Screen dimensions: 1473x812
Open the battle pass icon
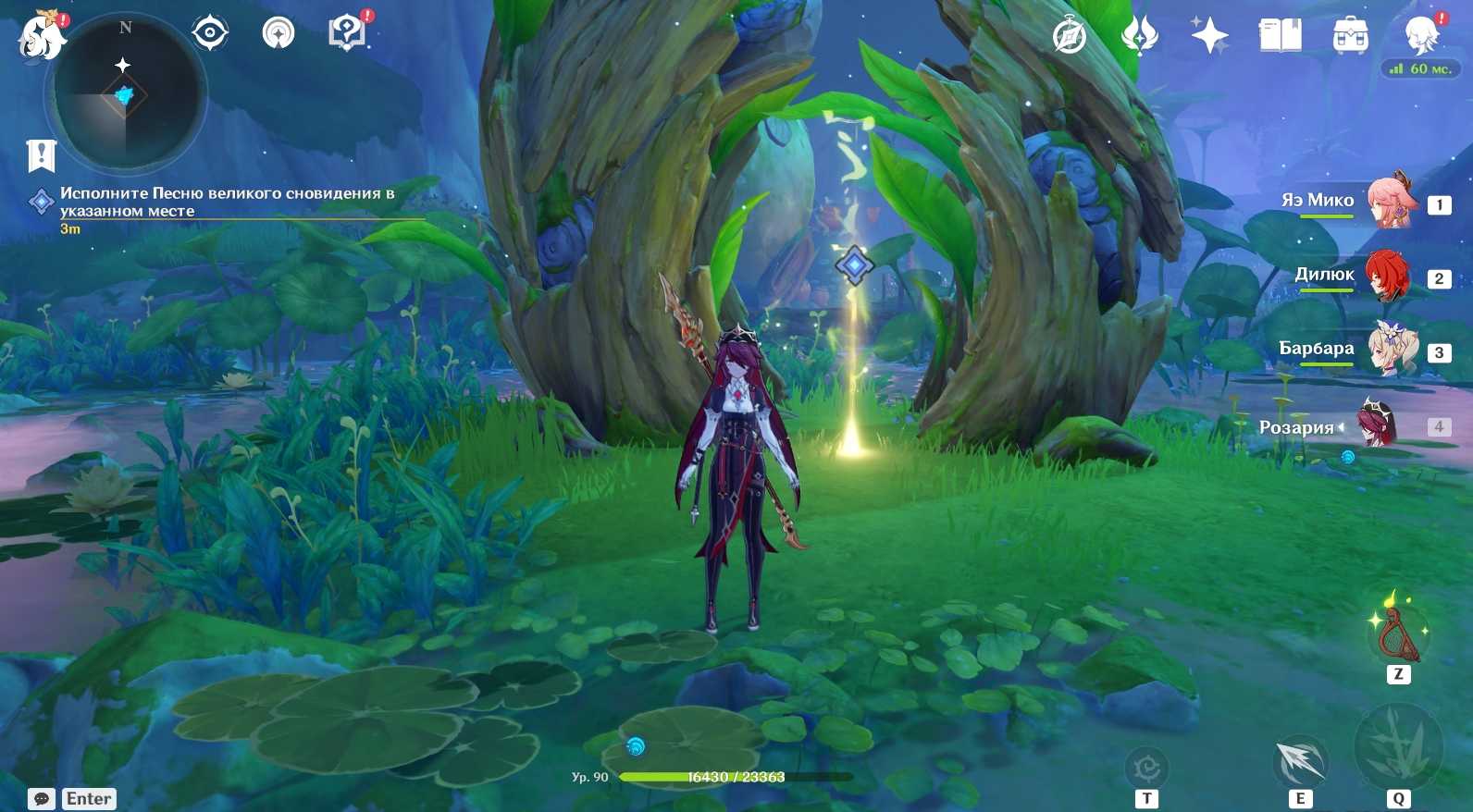[x=1139, y=36]
